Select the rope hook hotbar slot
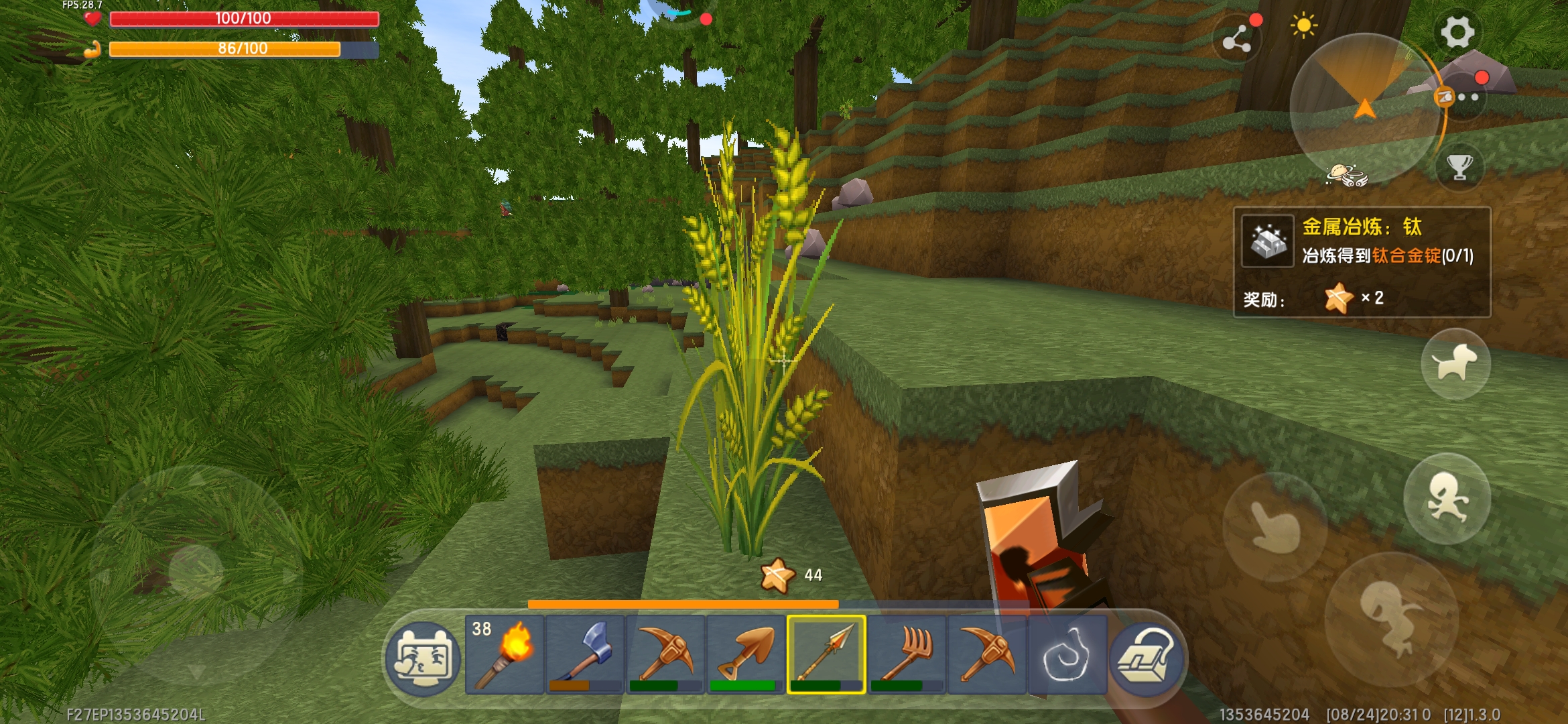Image resolution: width=1568 pixels, height=724 pixels. [x=1067, y=655]
